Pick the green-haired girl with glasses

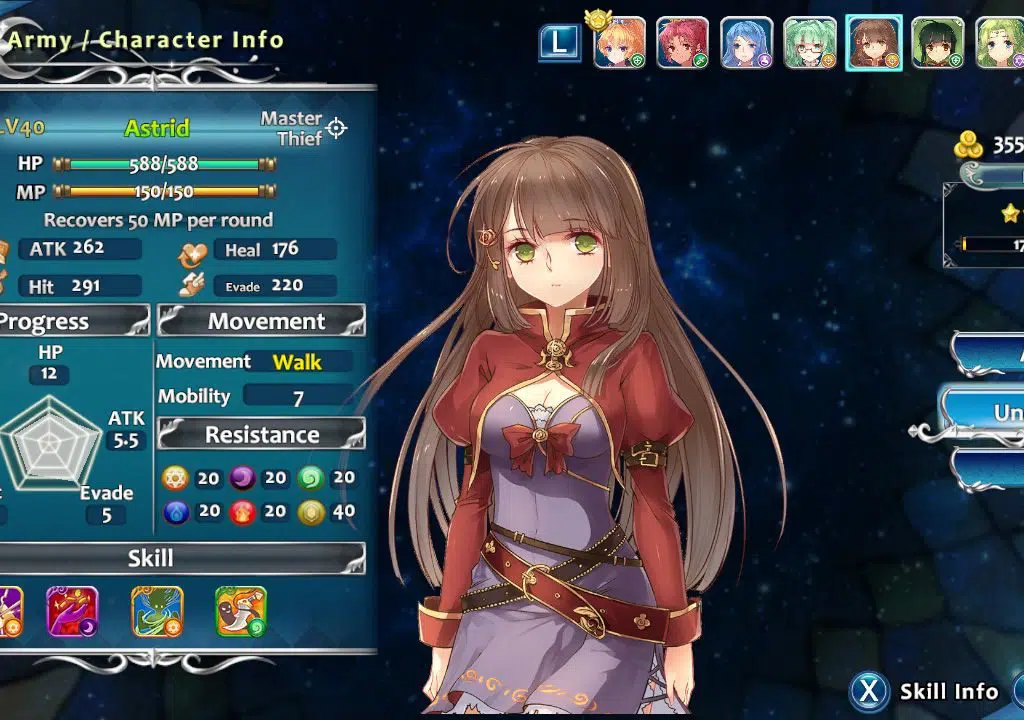[x=810, y=43]
